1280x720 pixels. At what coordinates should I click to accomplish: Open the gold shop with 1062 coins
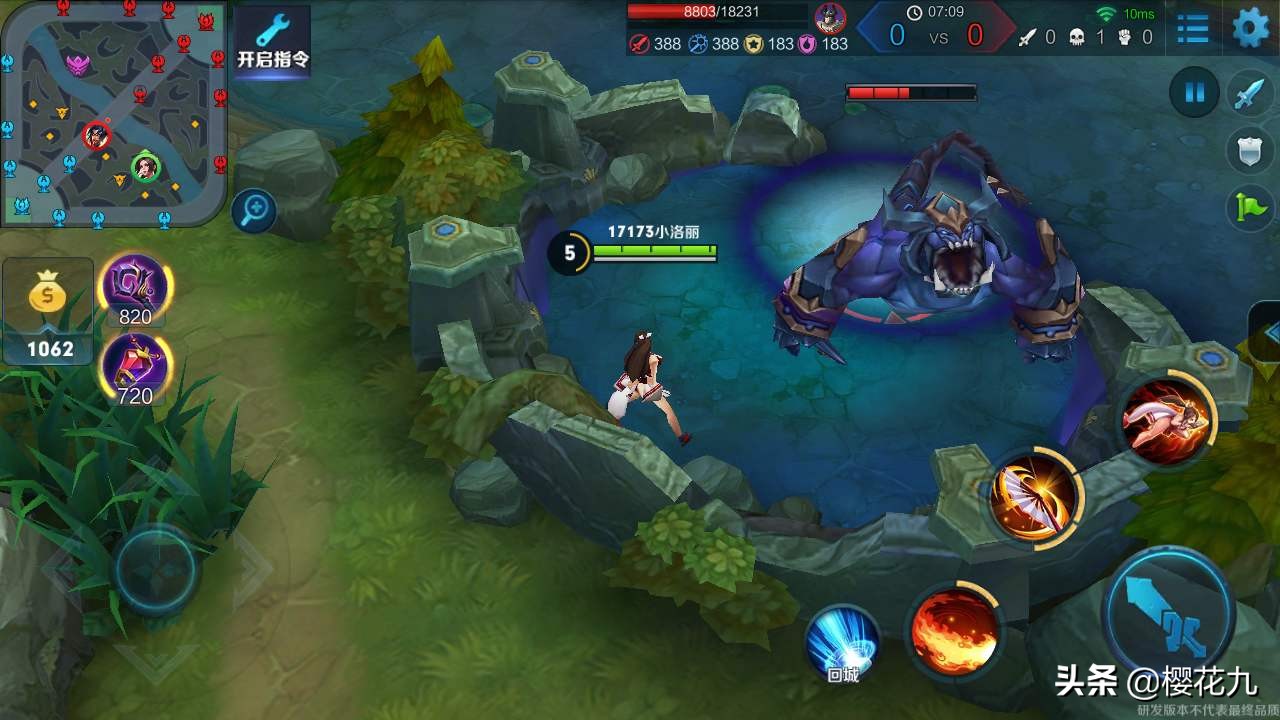point(48,311)
